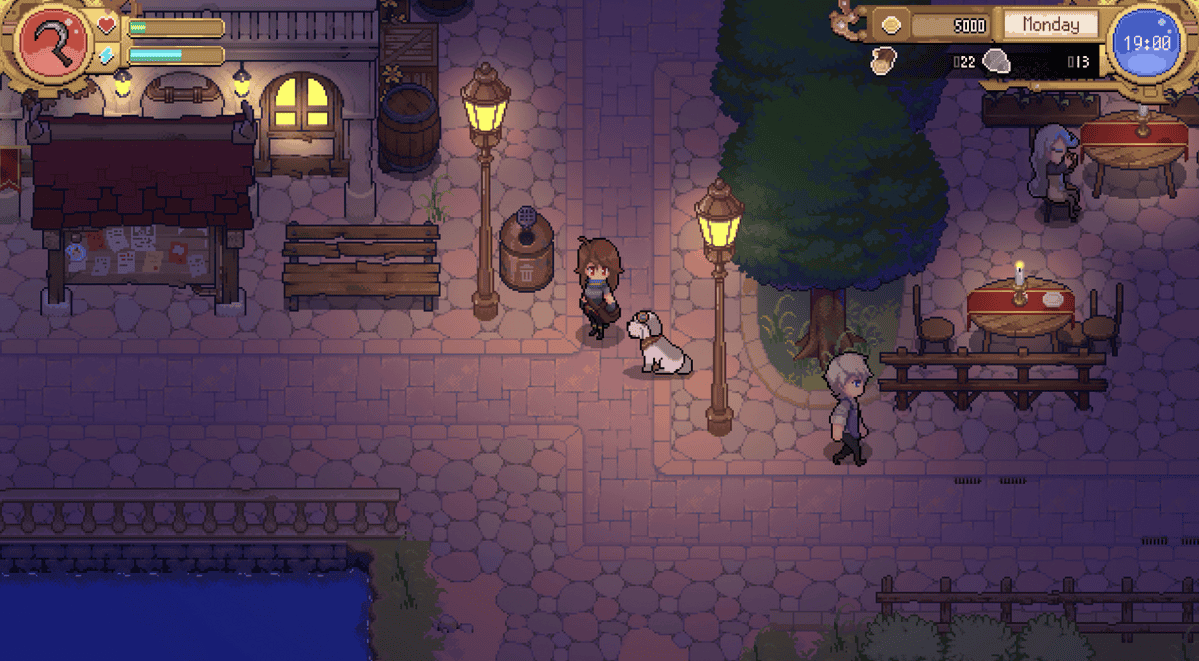Select the wood log resource icon
Image resolution: width=1199 pixels, height=661 pixels.
click(885, 61)
